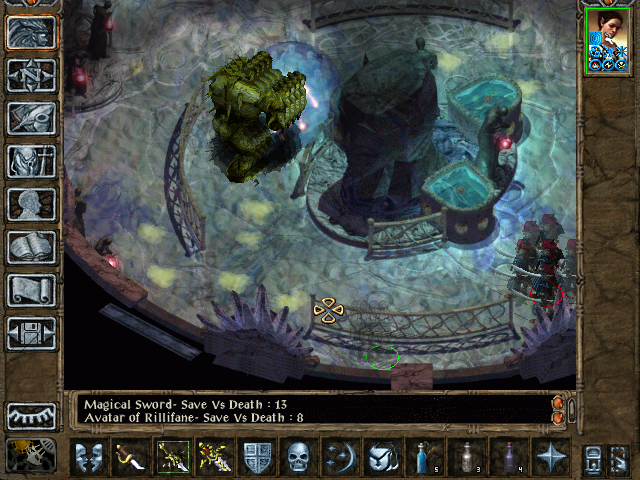Open special abilities star button

(x=551, y=457)
